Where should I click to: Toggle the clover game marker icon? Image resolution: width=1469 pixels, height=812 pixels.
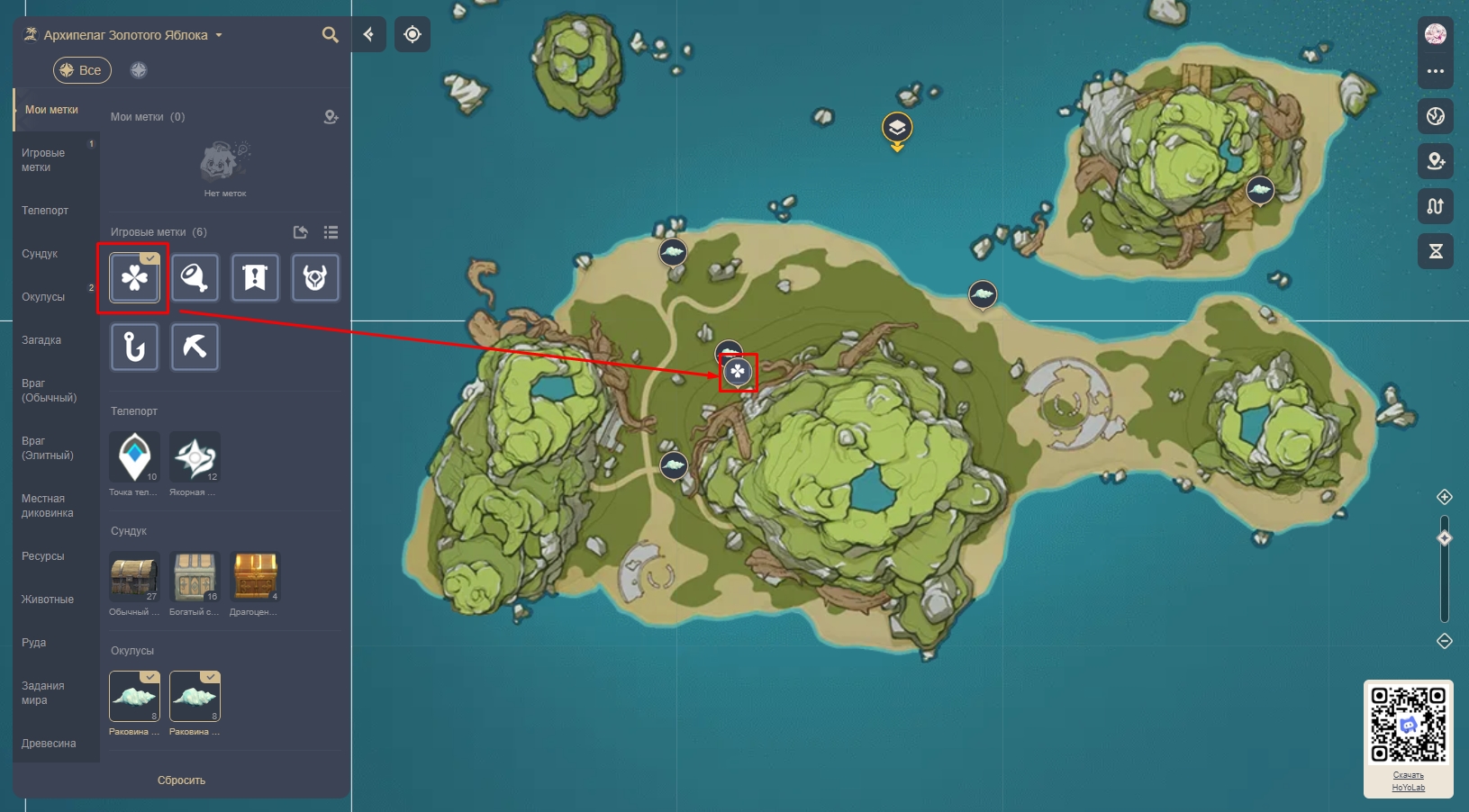point(134,277)
